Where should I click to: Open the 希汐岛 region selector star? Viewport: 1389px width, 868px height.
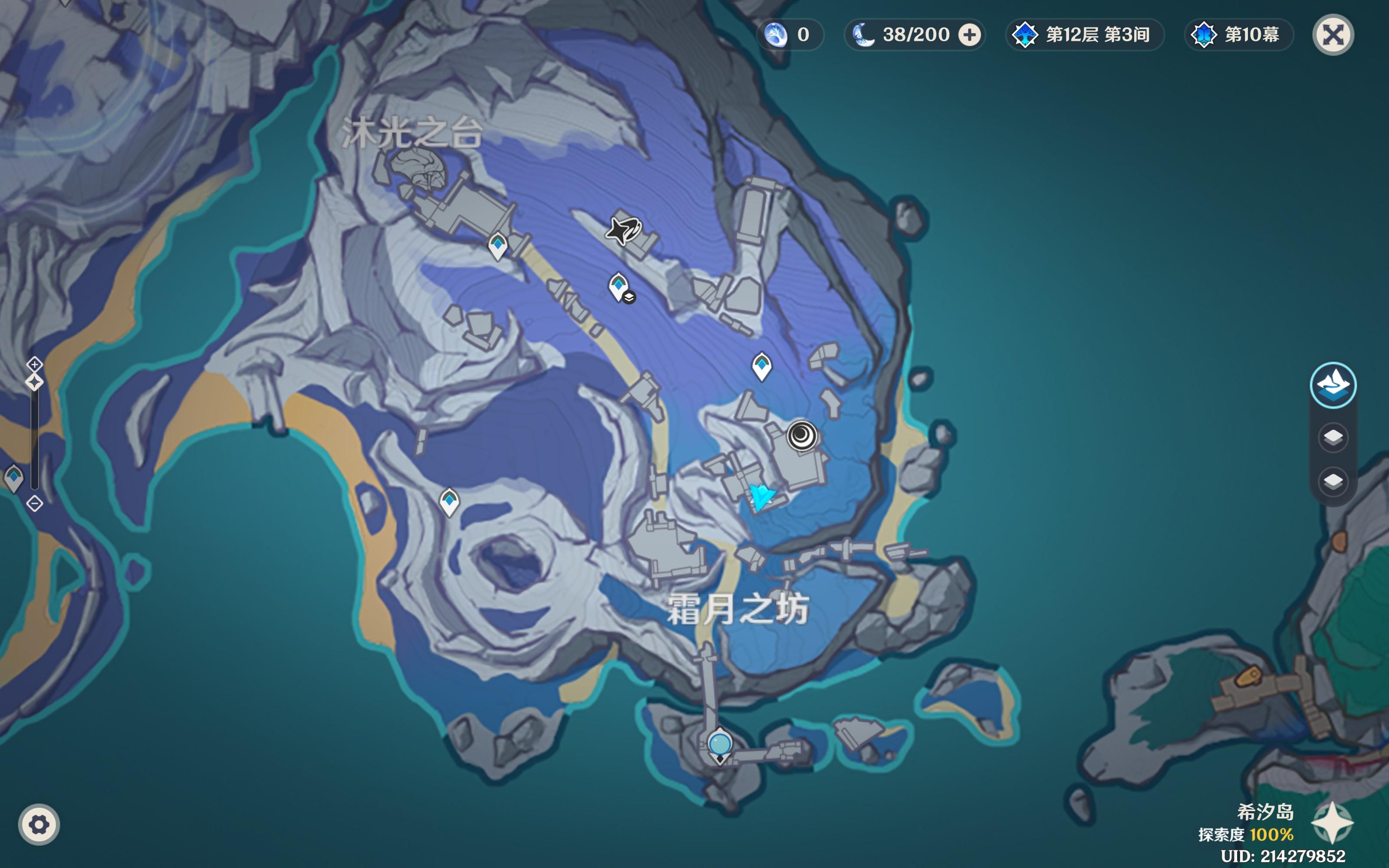[x=1332, y=823]
